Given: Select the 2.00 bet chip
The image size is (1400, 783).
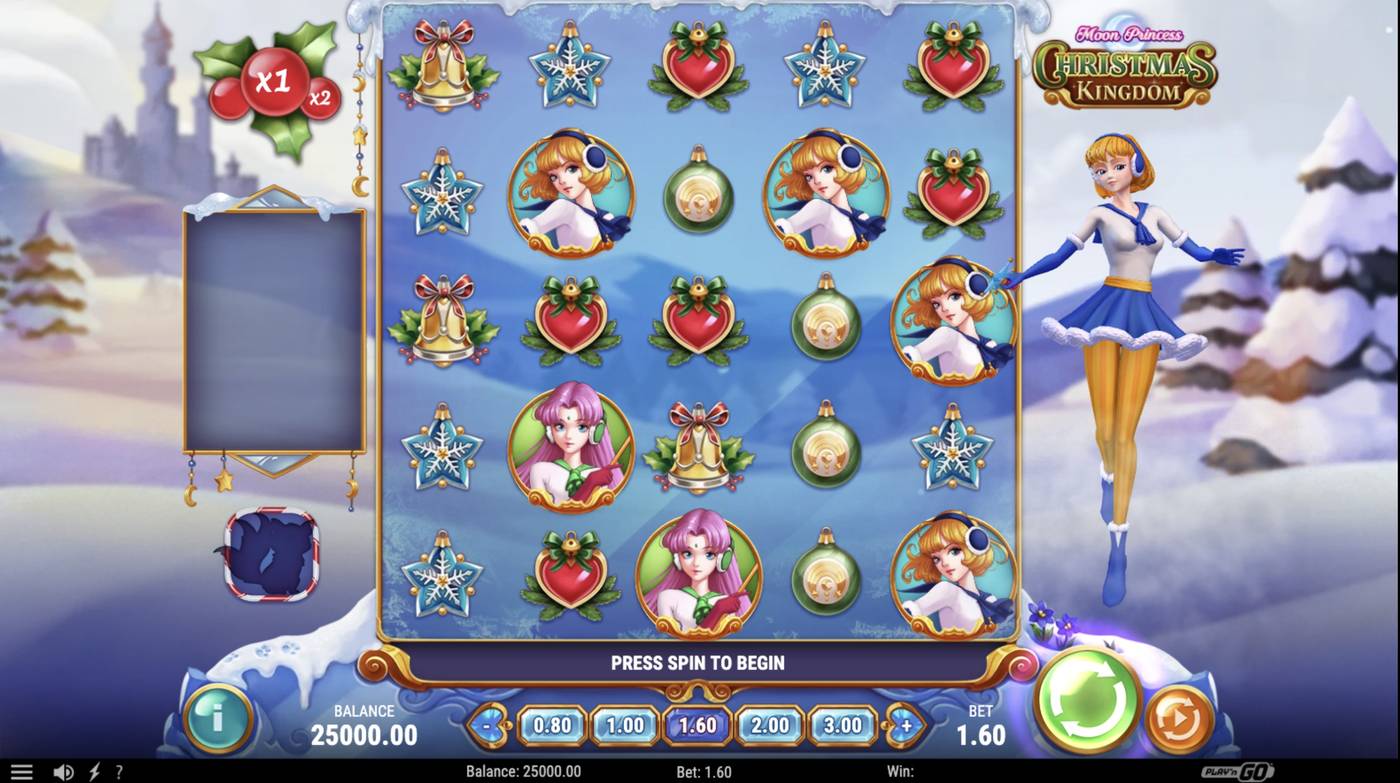Looking at the screenshot, I should (768, 723).
